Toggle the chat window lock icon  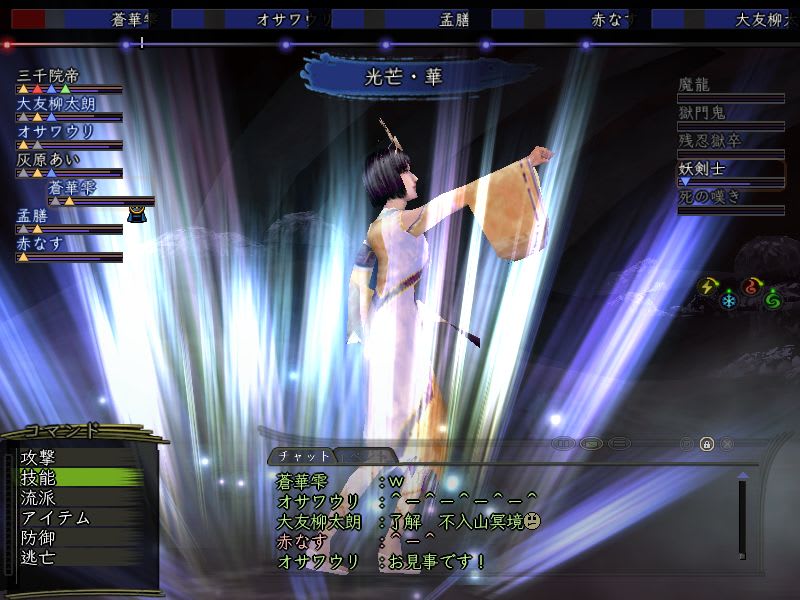(x=707, y=443)
